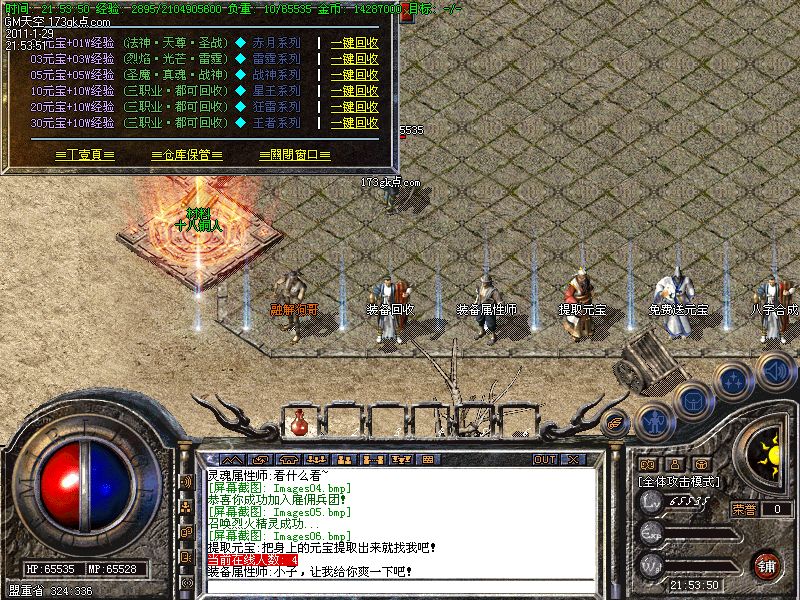Click the OUT button on the chat bar

pyautogui.click(x=544, y=459)
